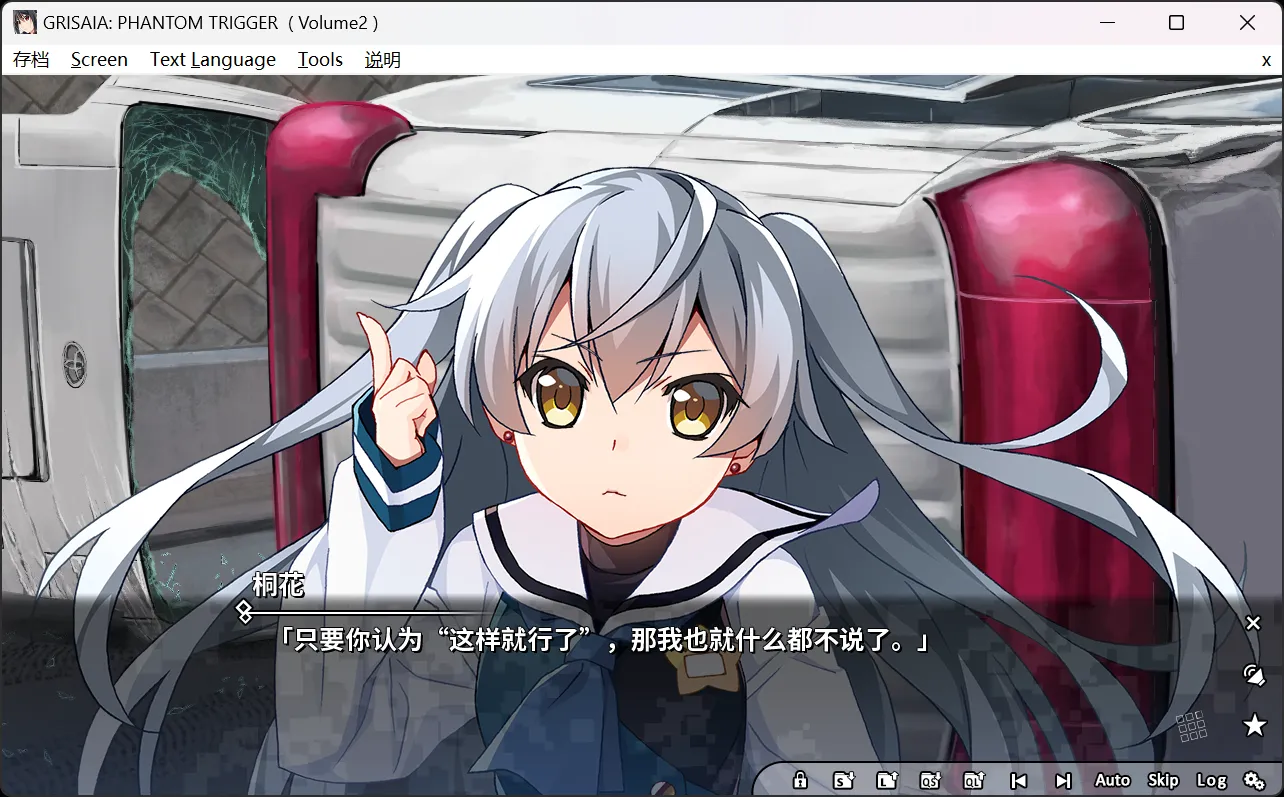Image resolution: width=1284 pixels, height=797 pixels.
Task: Fast-forward to next choice with the forward icon
Action: [1063, 780]
